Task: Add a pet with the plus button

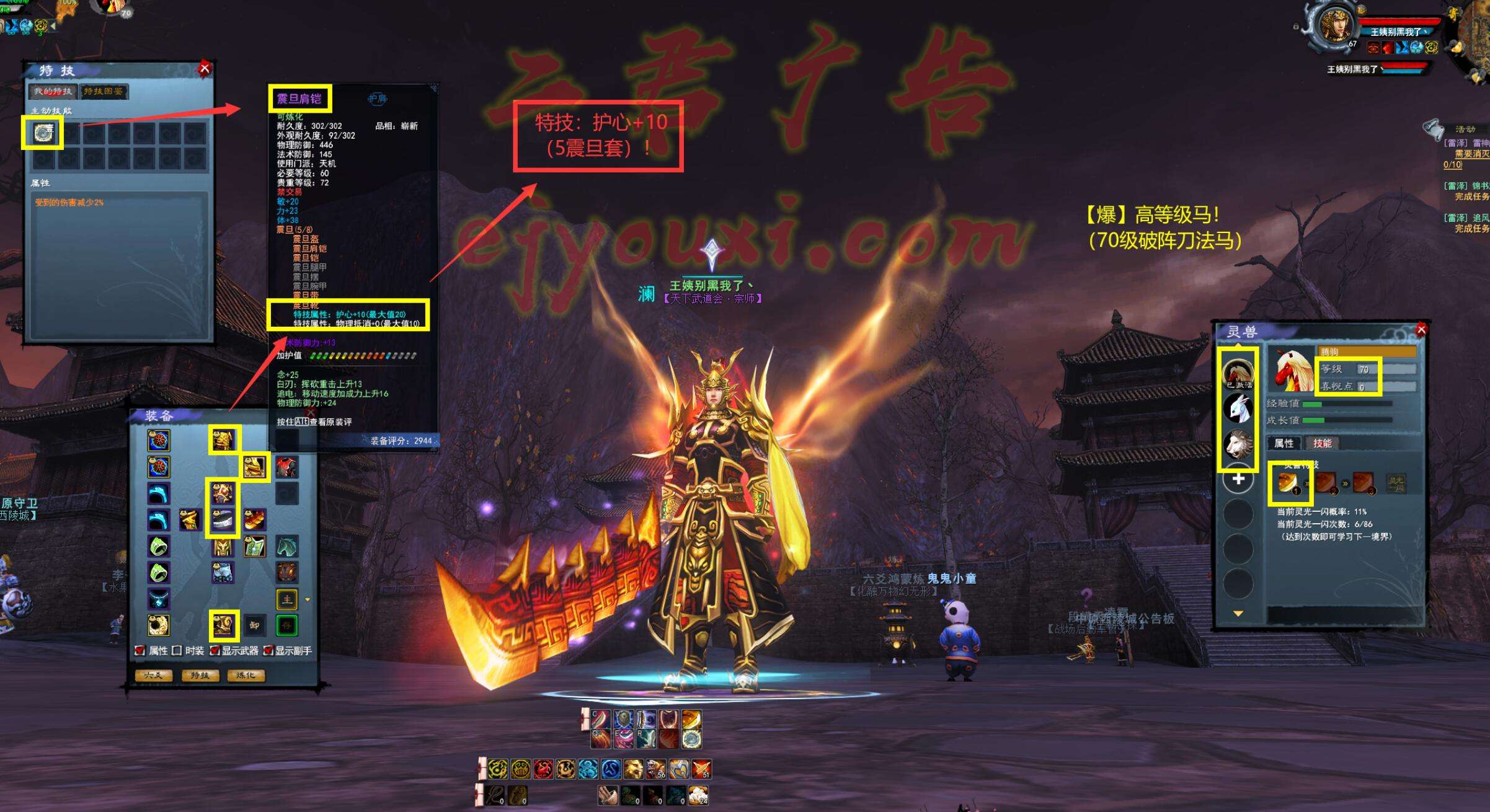Action: (x=1238, y=479)
